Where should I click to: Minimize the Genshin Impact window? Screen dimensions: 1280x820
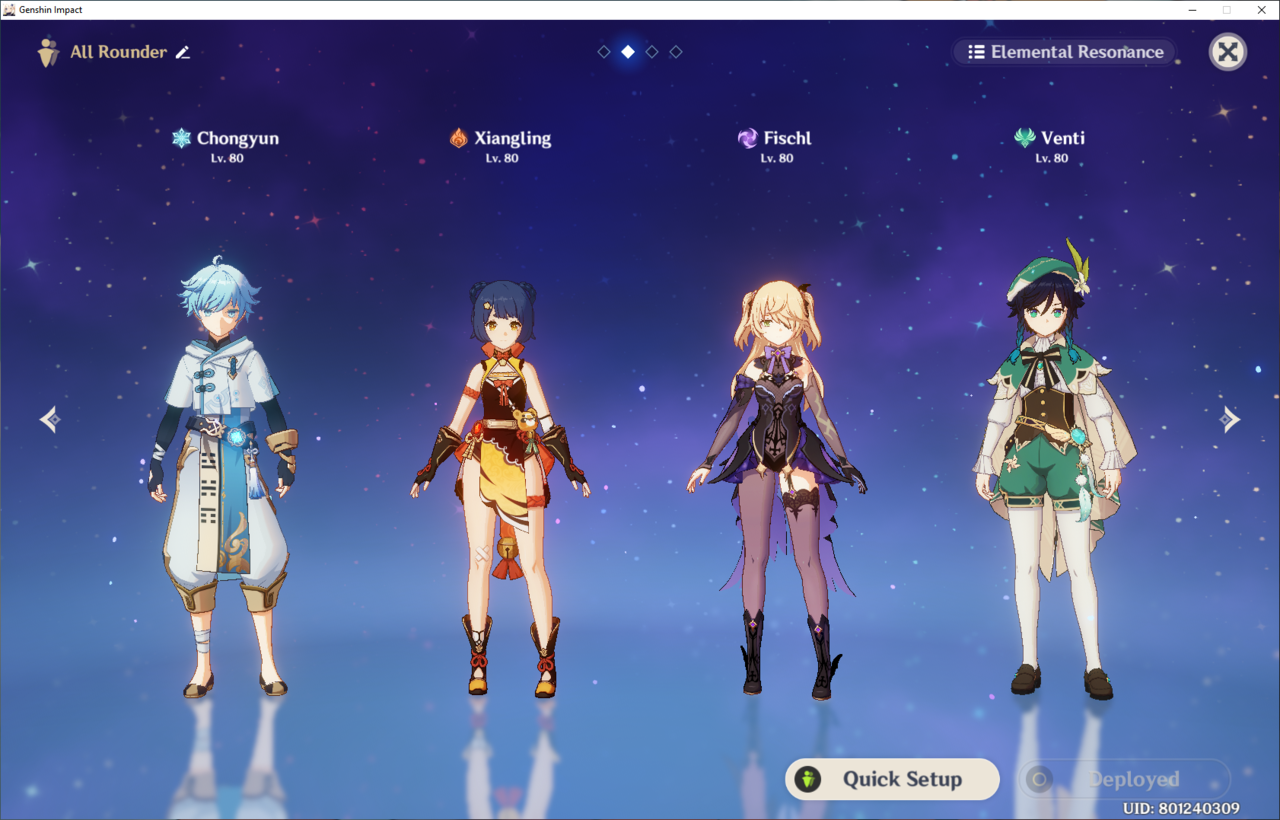(1194, 10)
